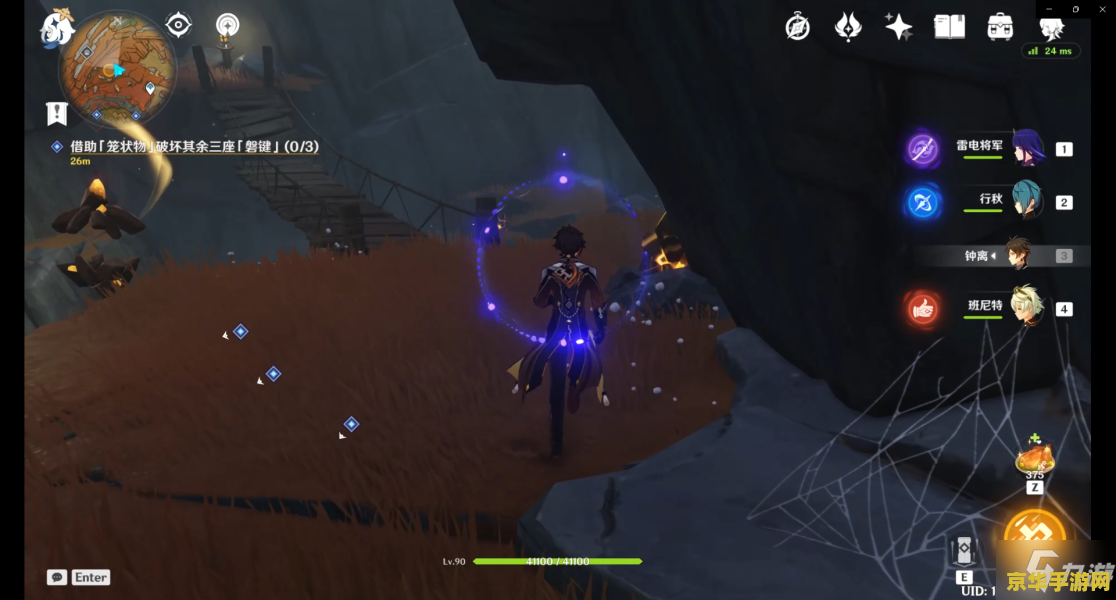
Task: Open the four-point star Wish icon
Action: [898, 27]
